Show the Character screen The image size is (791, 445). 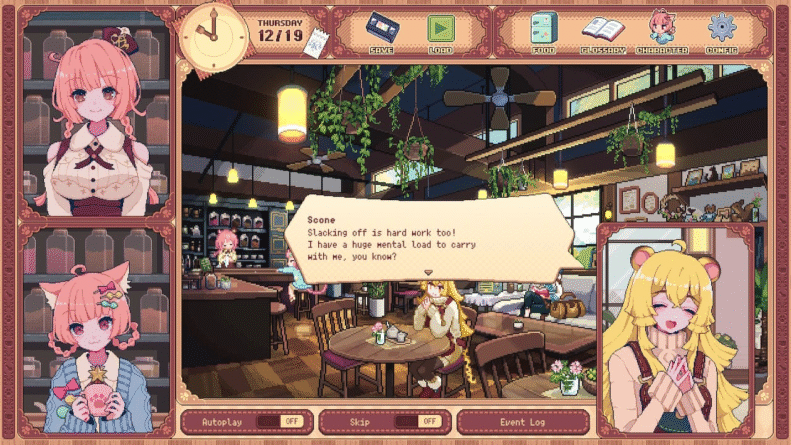pos(662,31)
